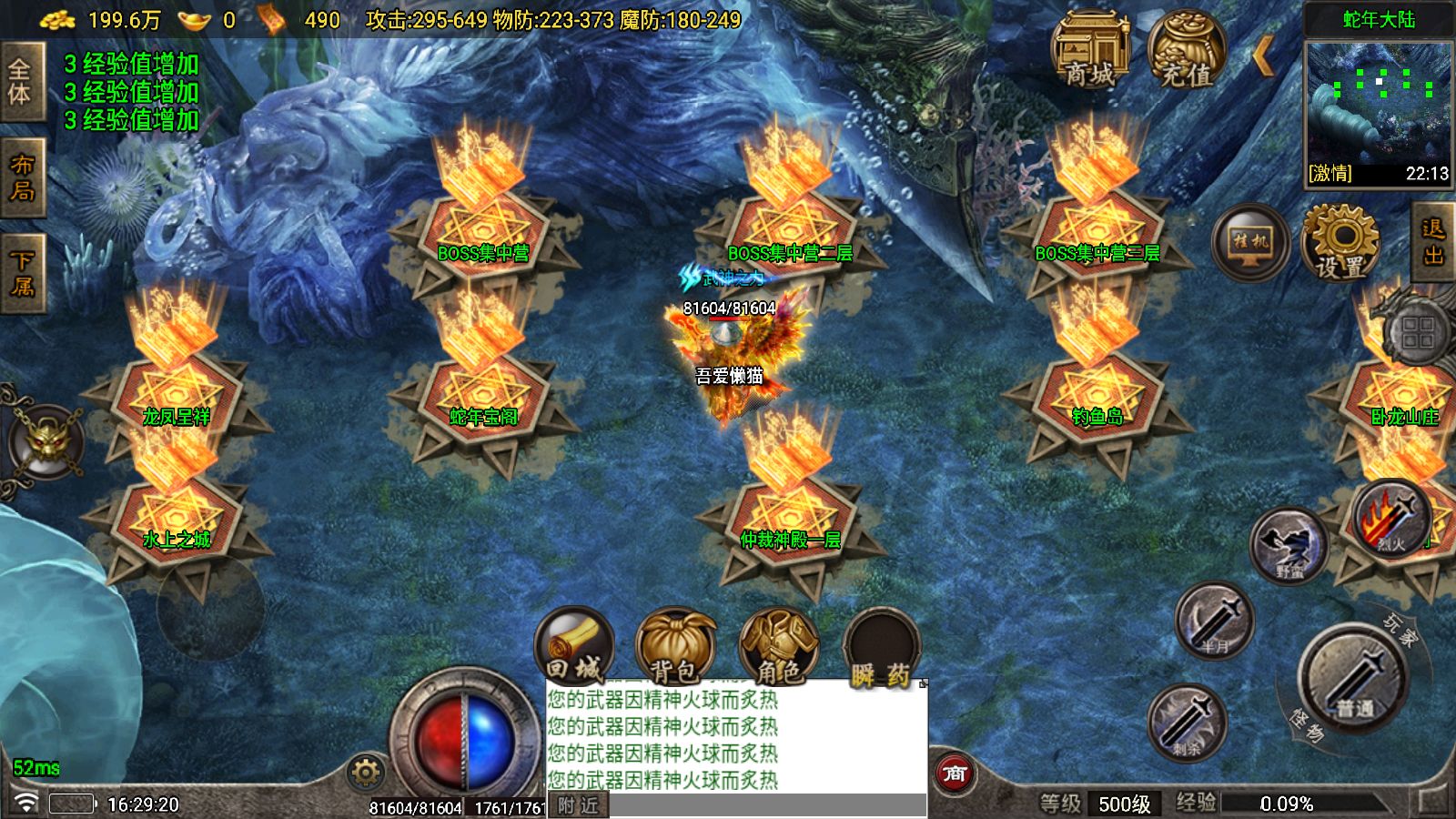The height and width of the screenshot is (819, 1456).
Task: Use the 普通 normal attack button
Action: pos(1353,678)
